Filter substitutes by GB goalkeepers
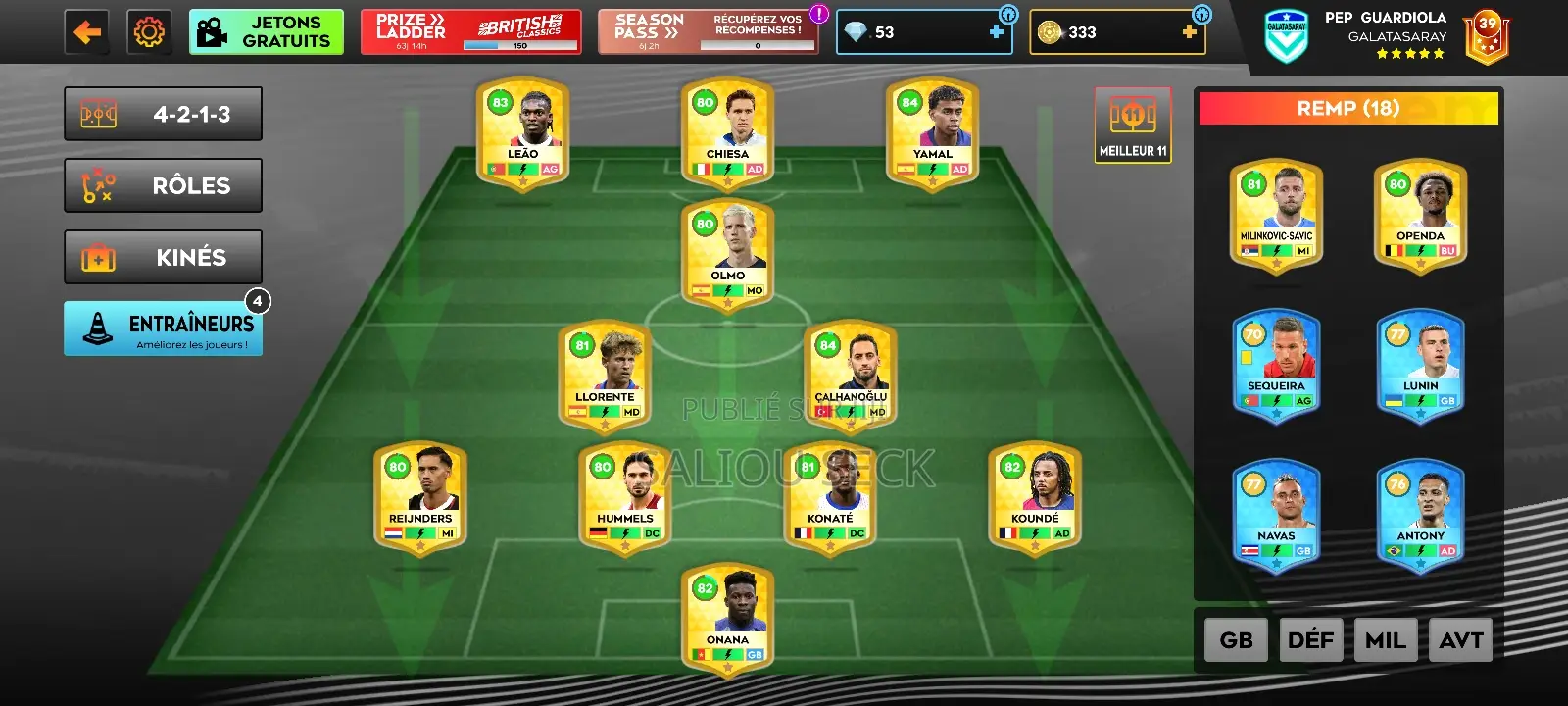The image size is (1568, 706). point(1236,640)
